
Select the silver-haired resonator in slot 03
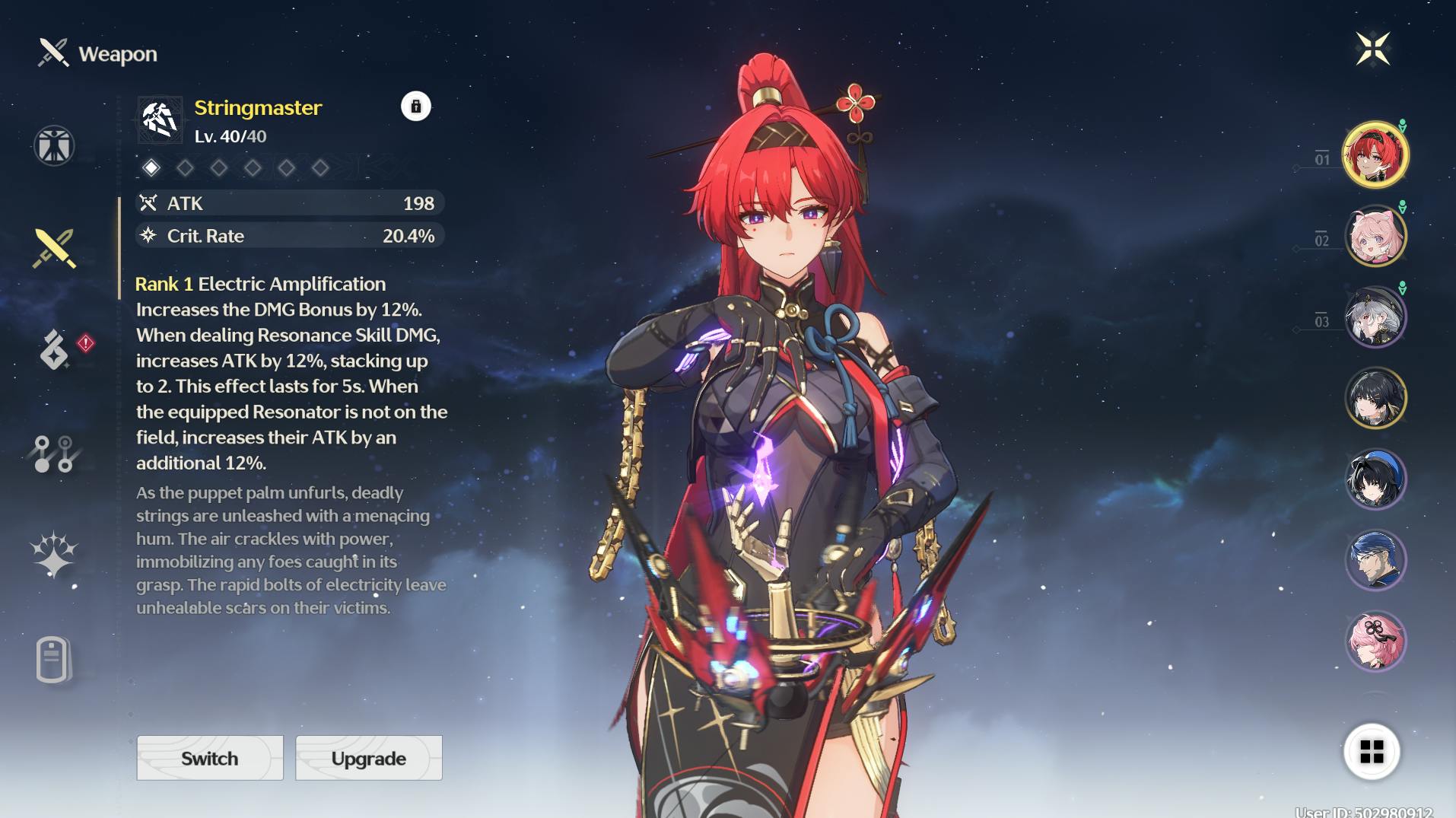coord(1375,317)
